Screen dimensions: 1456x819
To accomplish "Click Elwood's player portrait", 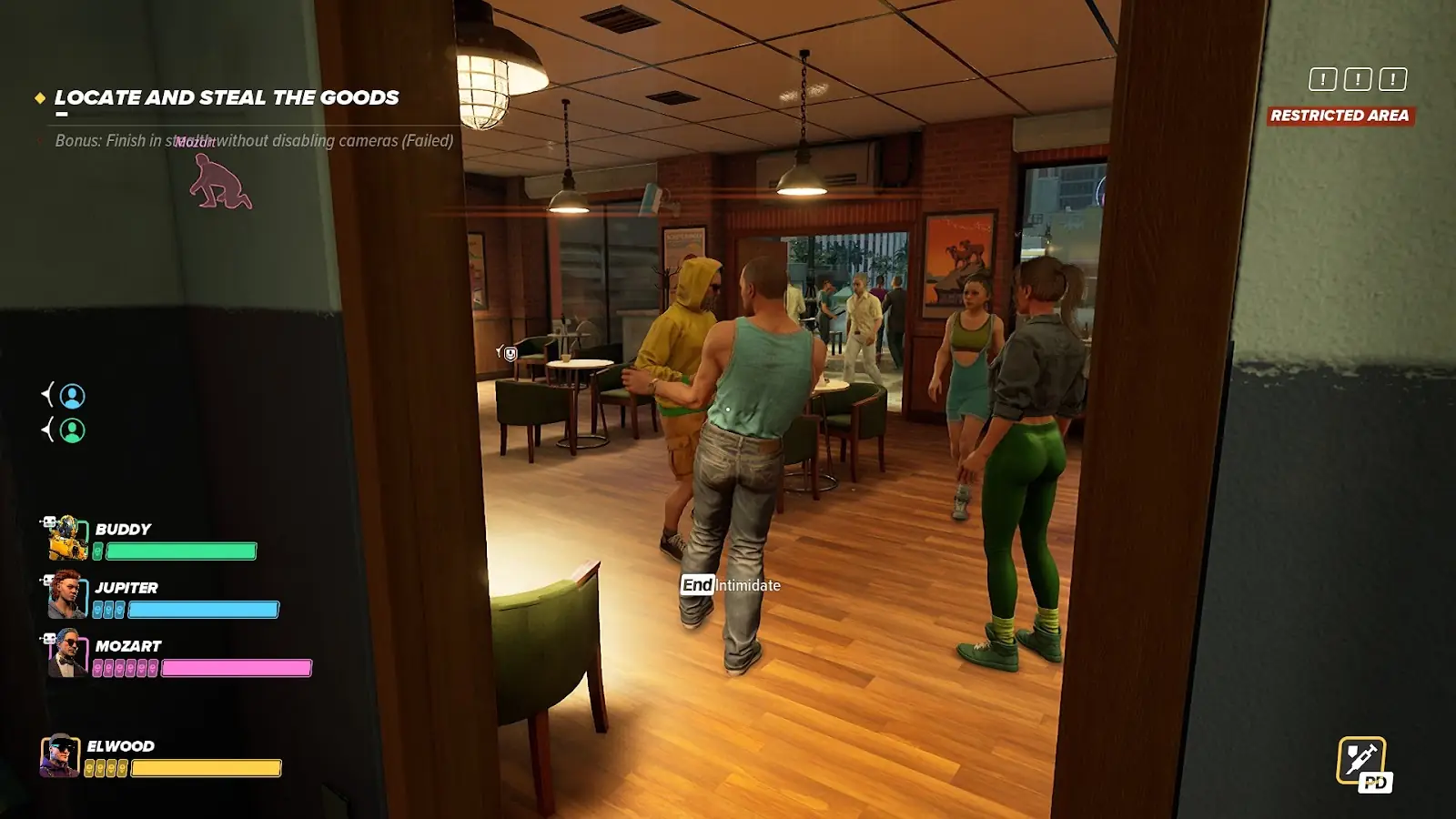I will pos(60,755).
